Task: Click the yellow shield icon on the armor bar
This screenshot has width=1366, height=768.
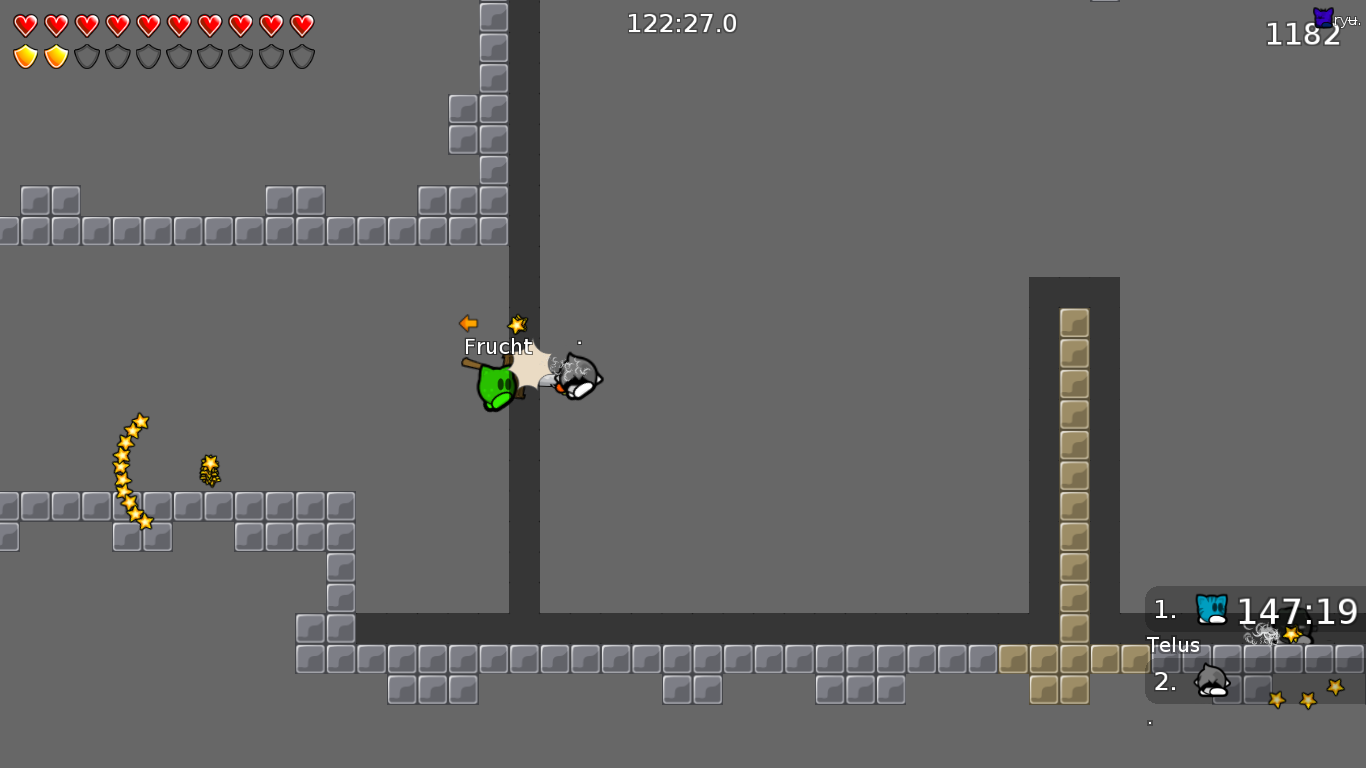Action: click(x=25, y=56)
